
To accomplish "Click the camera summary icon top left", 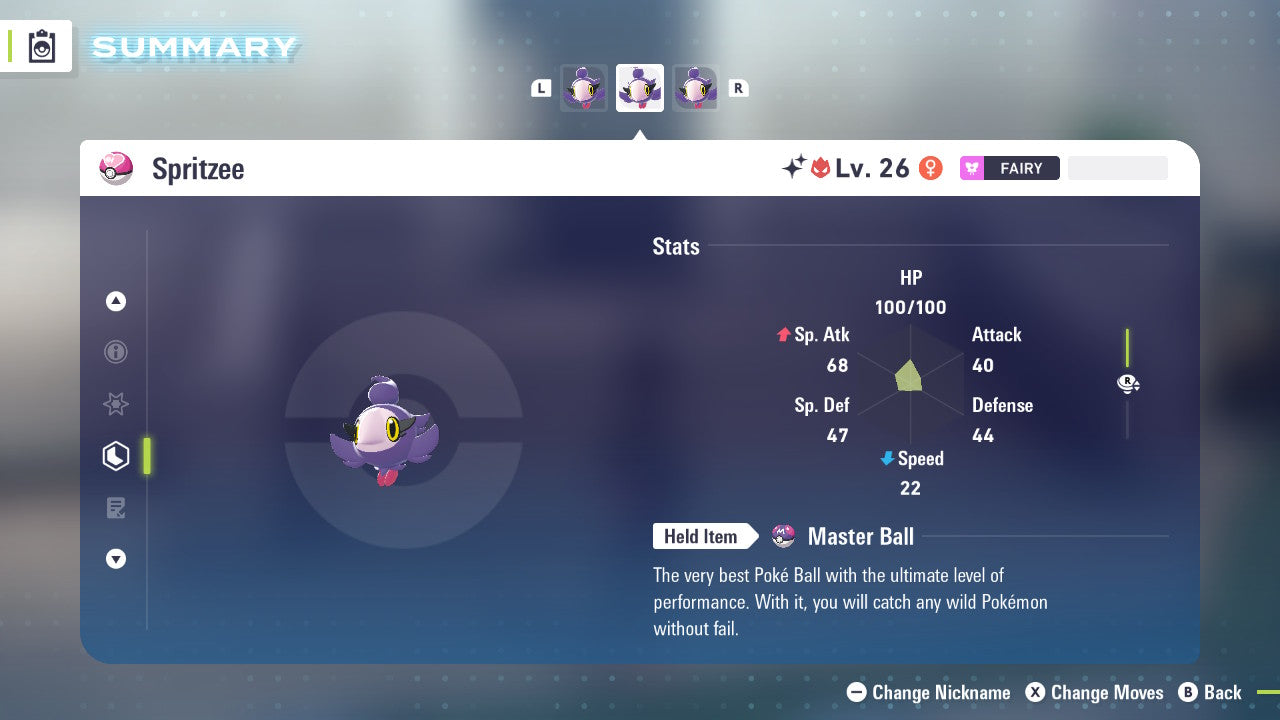I will pos(37,45).
